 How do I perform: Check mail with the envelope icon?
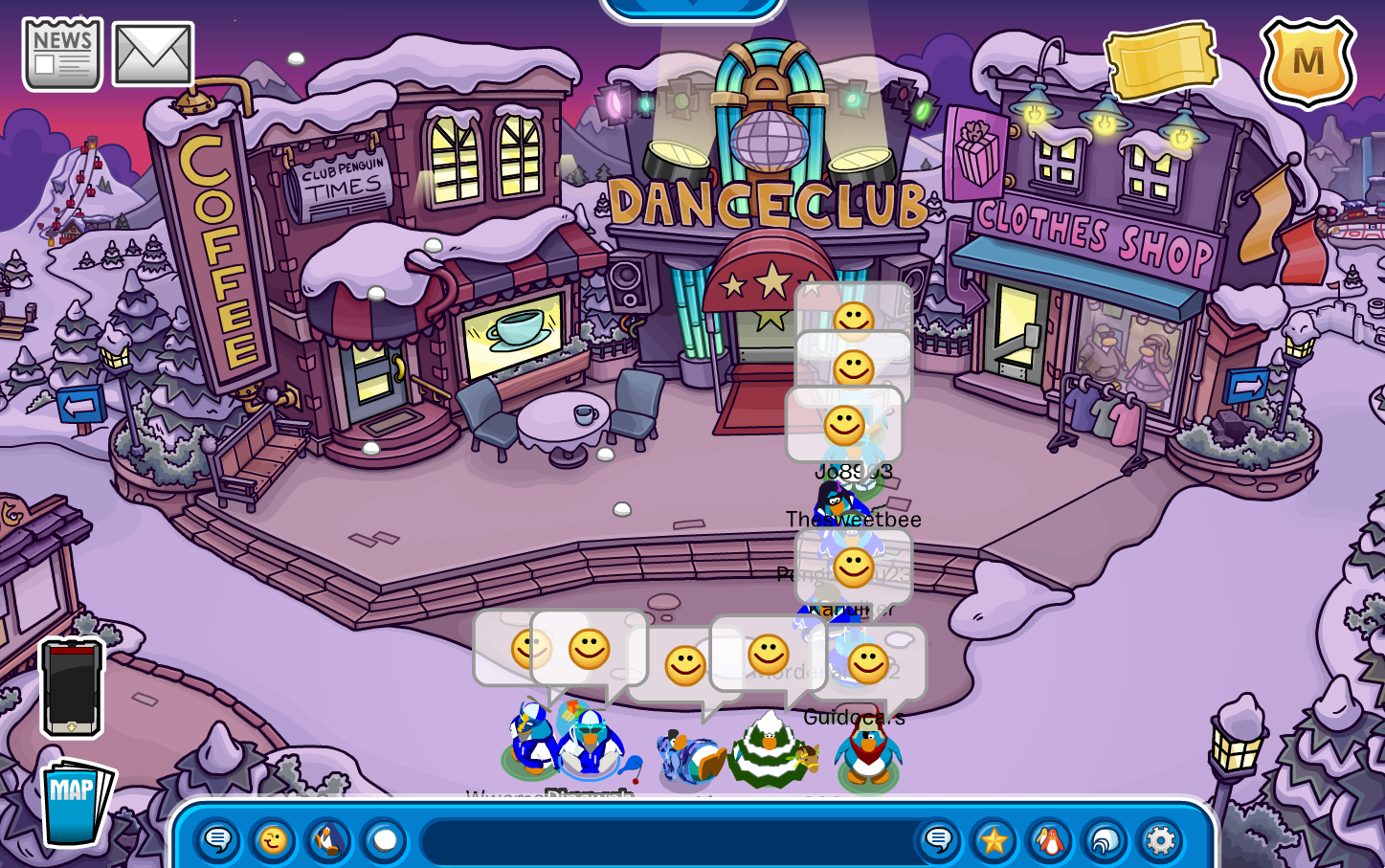pos(153,55)
